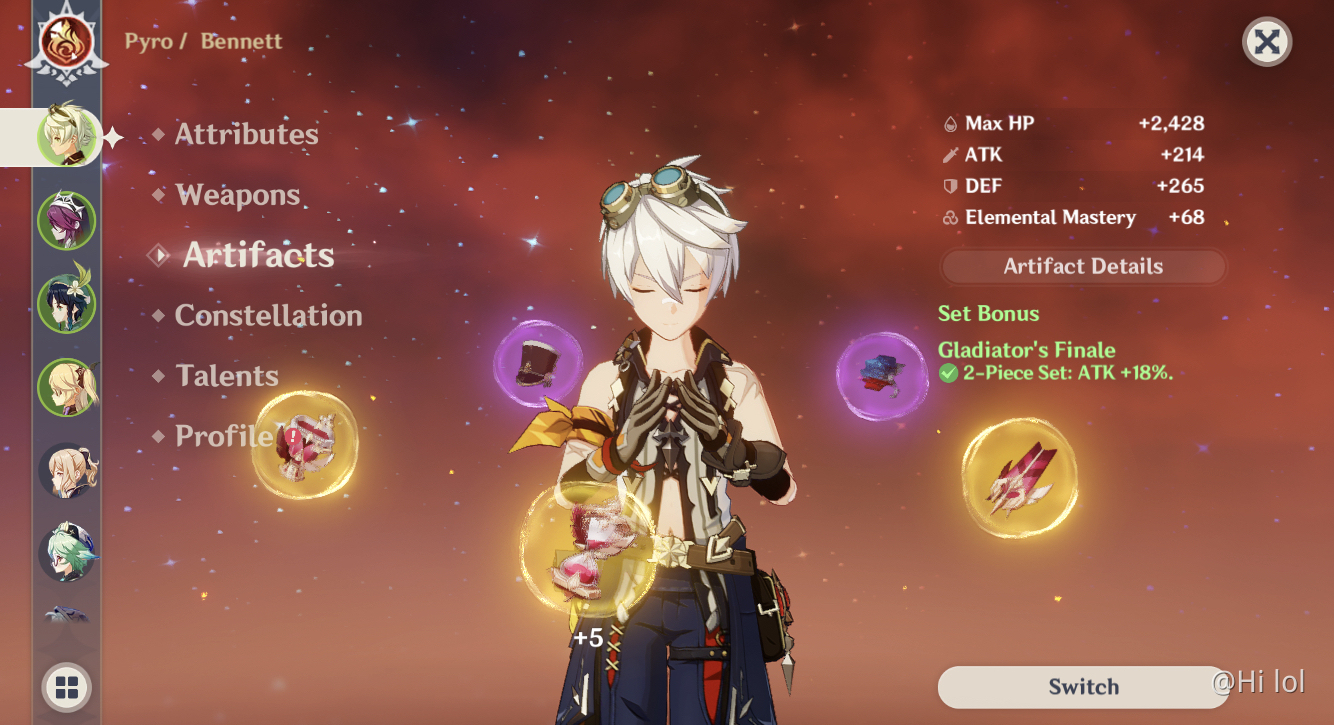Pick the purple flower artifact bubble
This screenshot has width=1334, height=725.
(881, 376)
